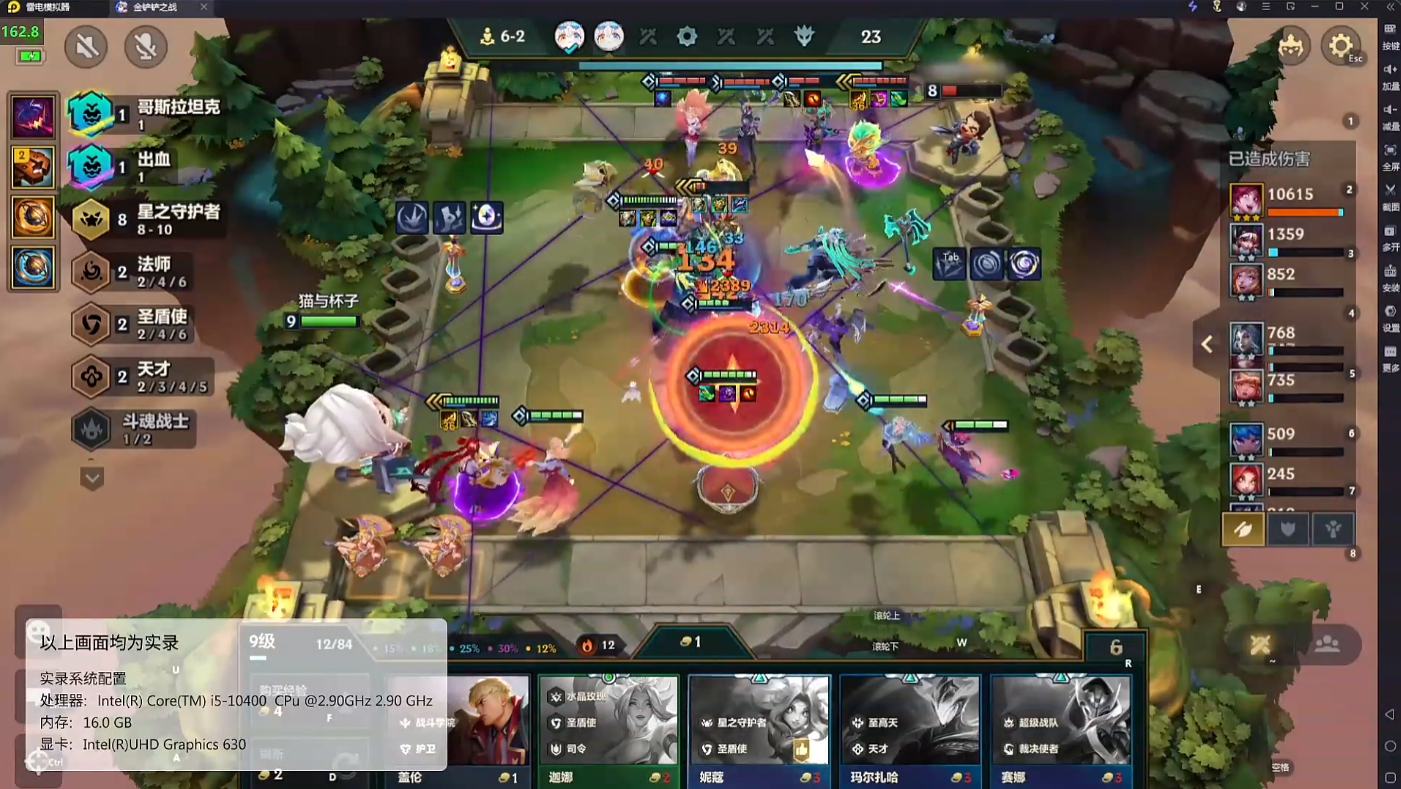Collapse the damage panel with the arrow
The width and height of the screenshot is (1401, 789).
(1207, 344)
